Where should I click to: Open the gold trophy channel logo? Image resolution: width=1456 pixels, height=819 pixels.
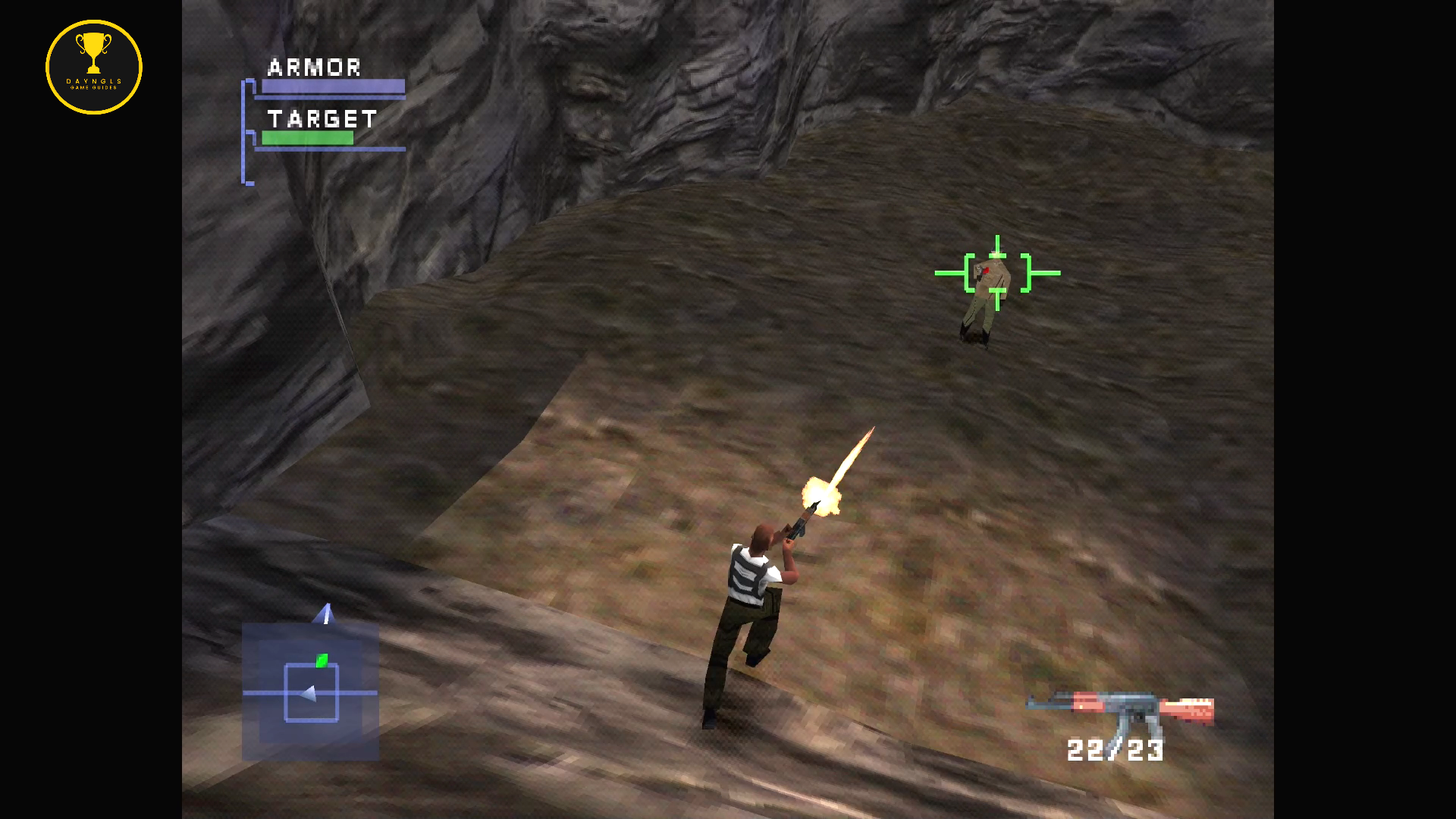pos(94,67)
